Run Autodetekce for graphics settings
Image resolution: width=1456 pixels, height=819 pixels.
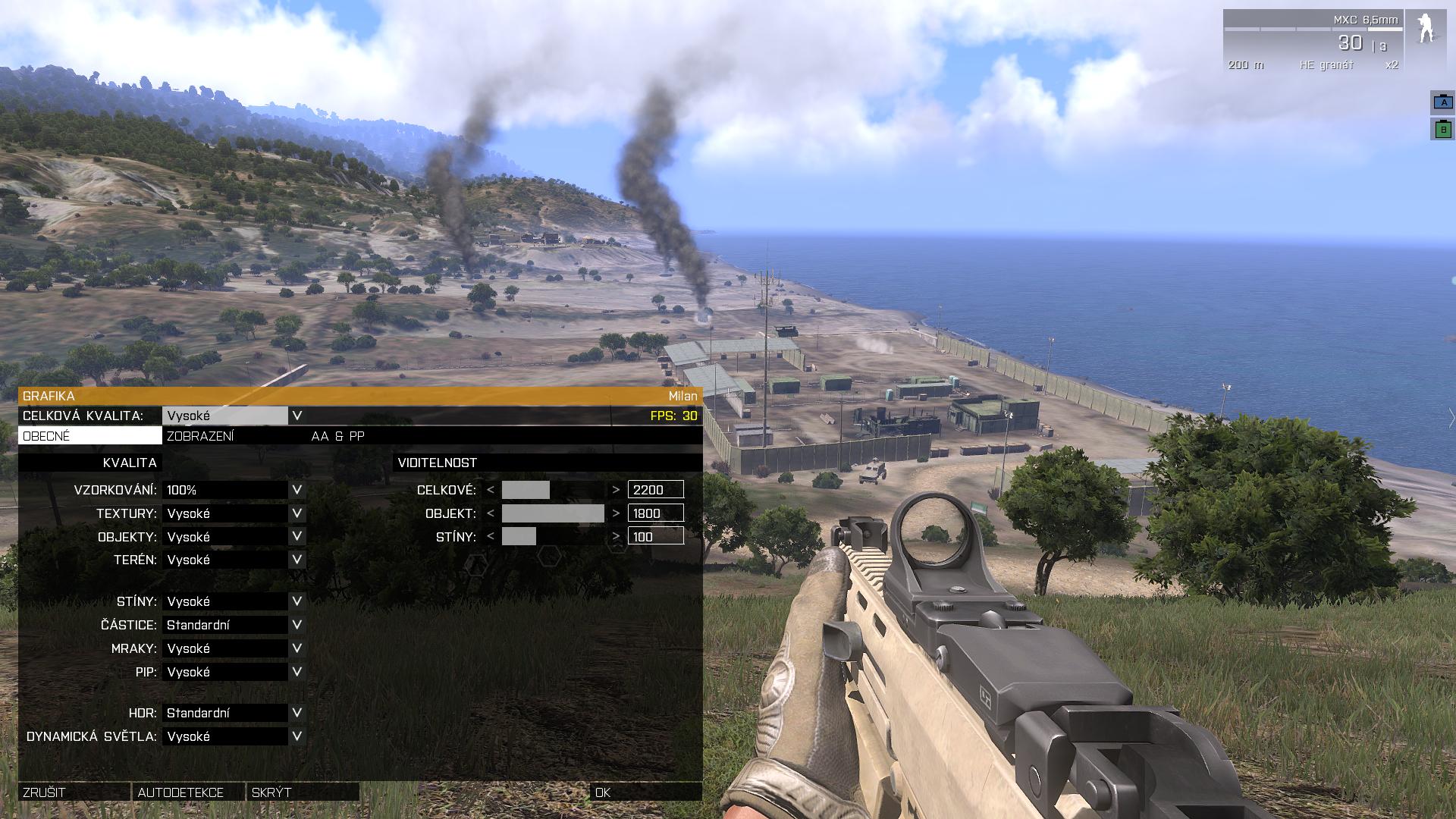(187, 792)
